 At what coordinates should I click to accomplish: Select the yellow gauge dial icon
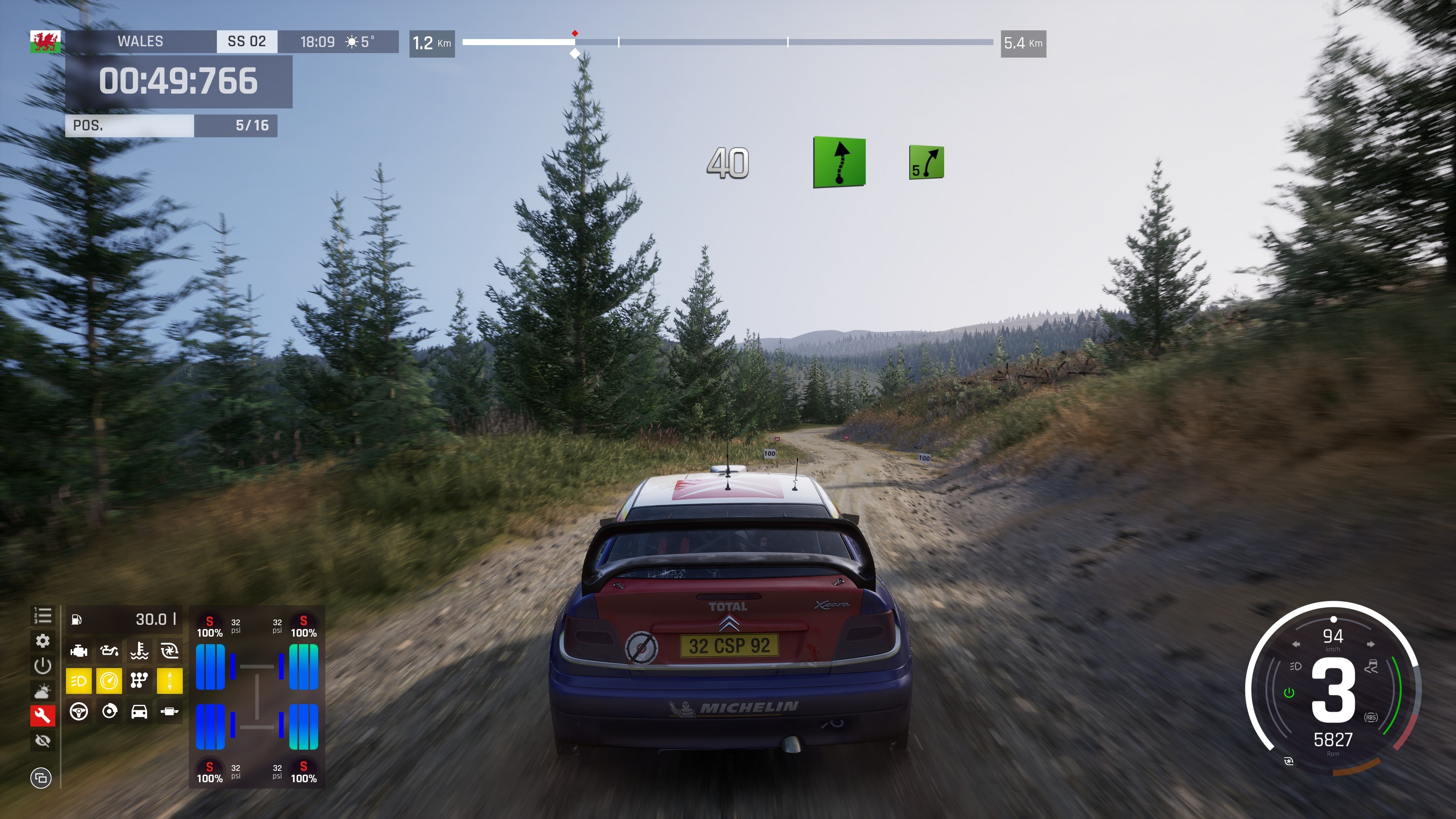click(109, 681)
